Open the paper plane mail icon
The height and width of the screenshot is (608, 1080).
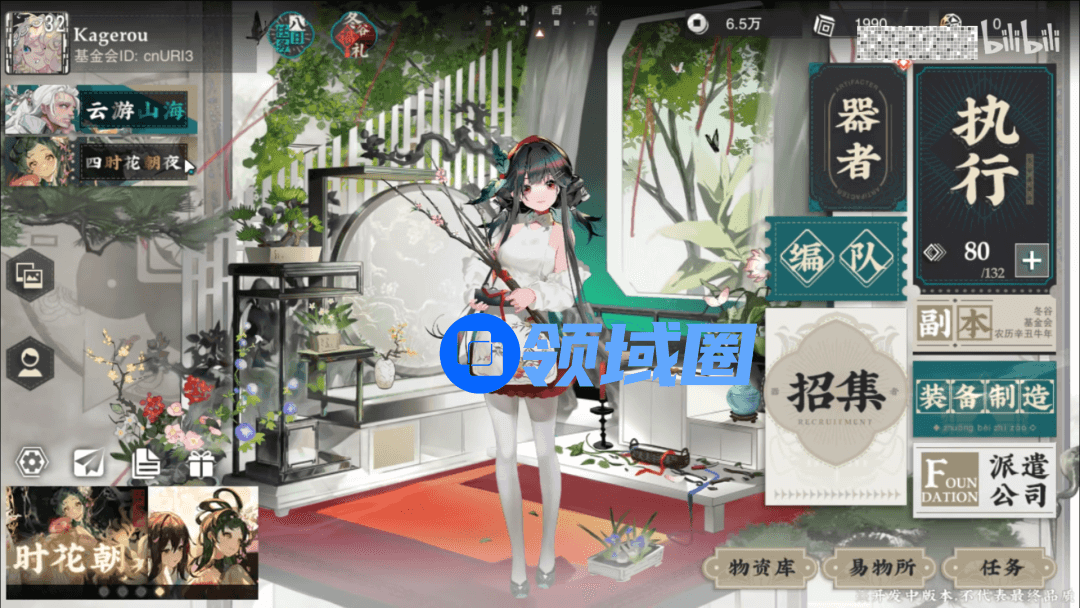coord(90,462)
